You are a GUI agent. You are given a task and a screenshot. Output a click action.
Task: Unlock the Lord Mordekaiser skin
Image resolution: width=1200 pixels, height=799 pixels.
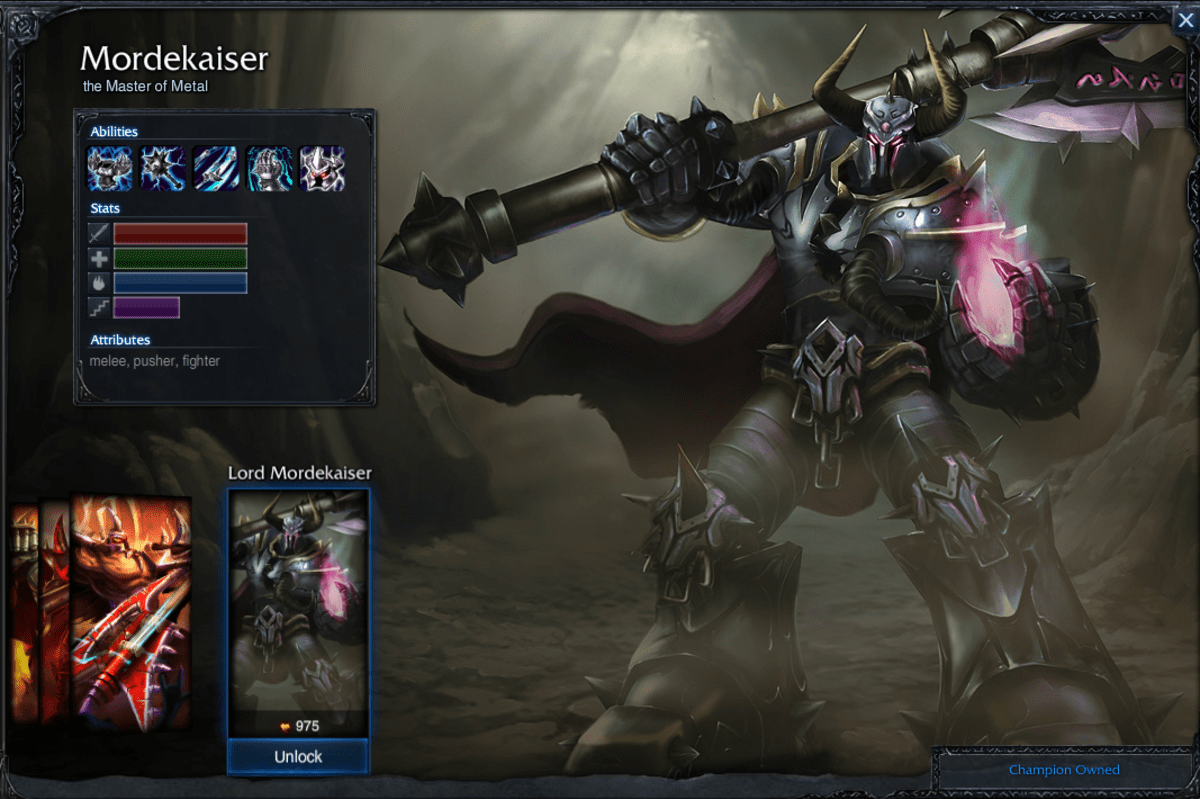tap(298, 757)
